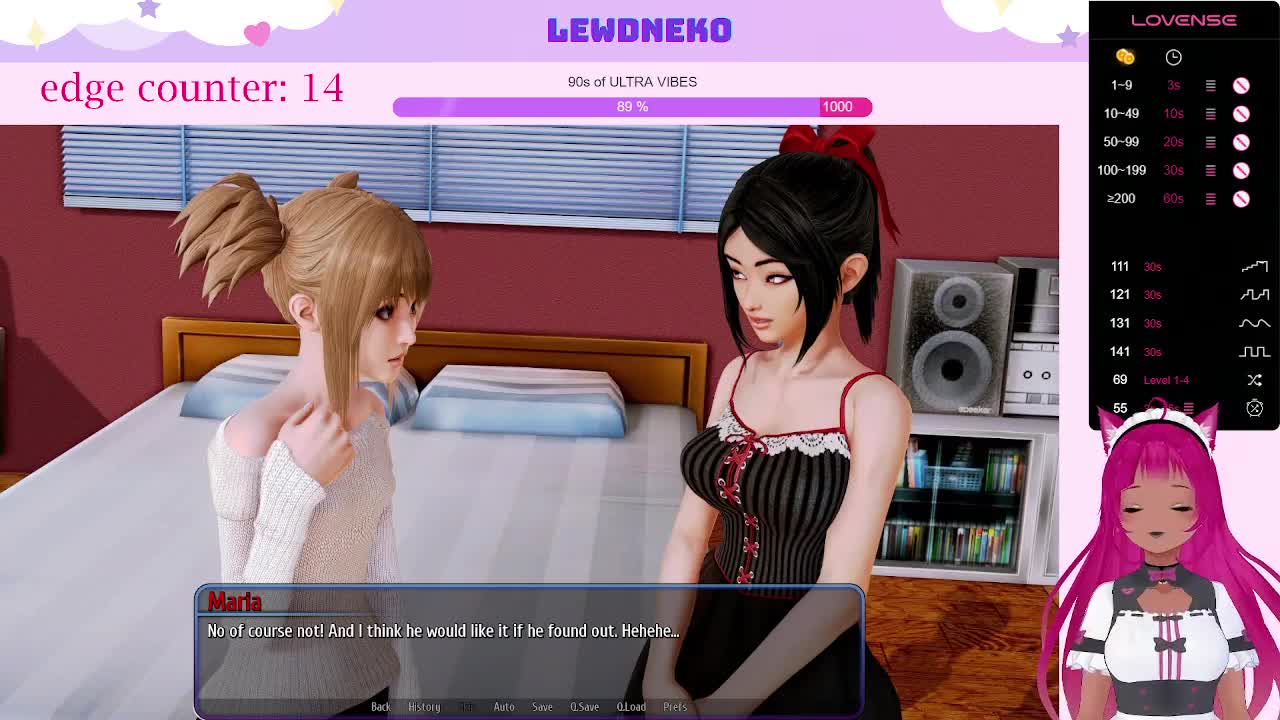
Task: Quick save with Q.Save
Action: click(584, 707)
